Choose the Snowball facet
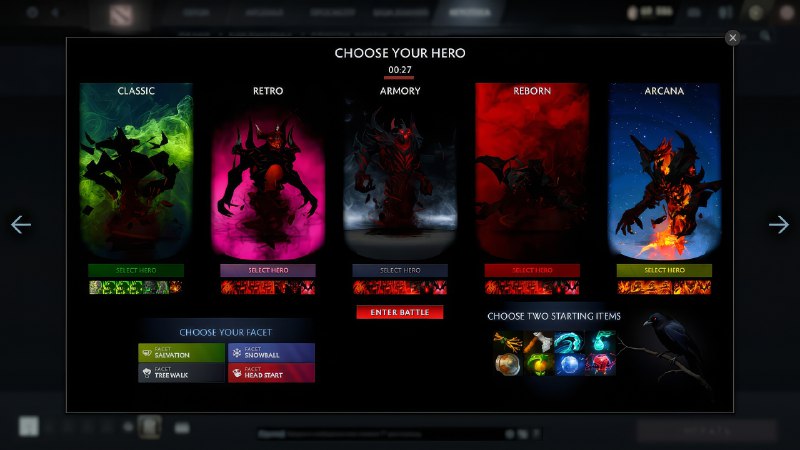 tap(271, 352)
